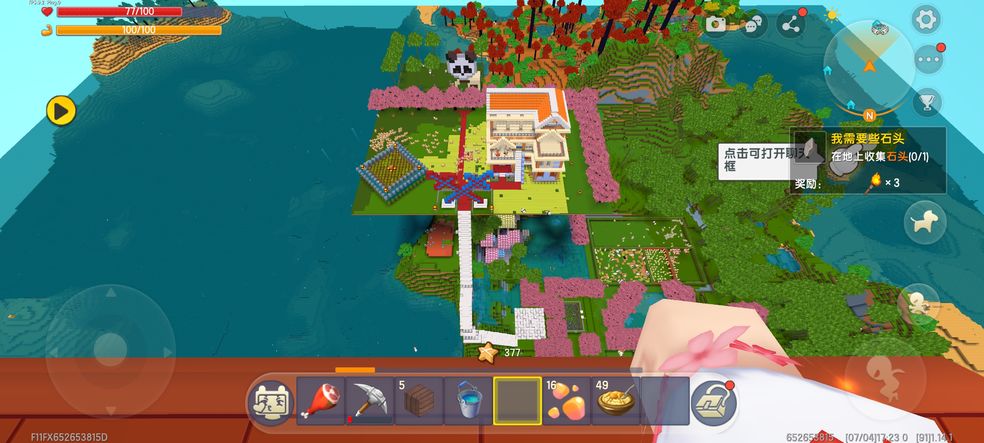Open the backpack inventory button
The height and width of the screenshot is (443, 984).
[x=714, y=402]
